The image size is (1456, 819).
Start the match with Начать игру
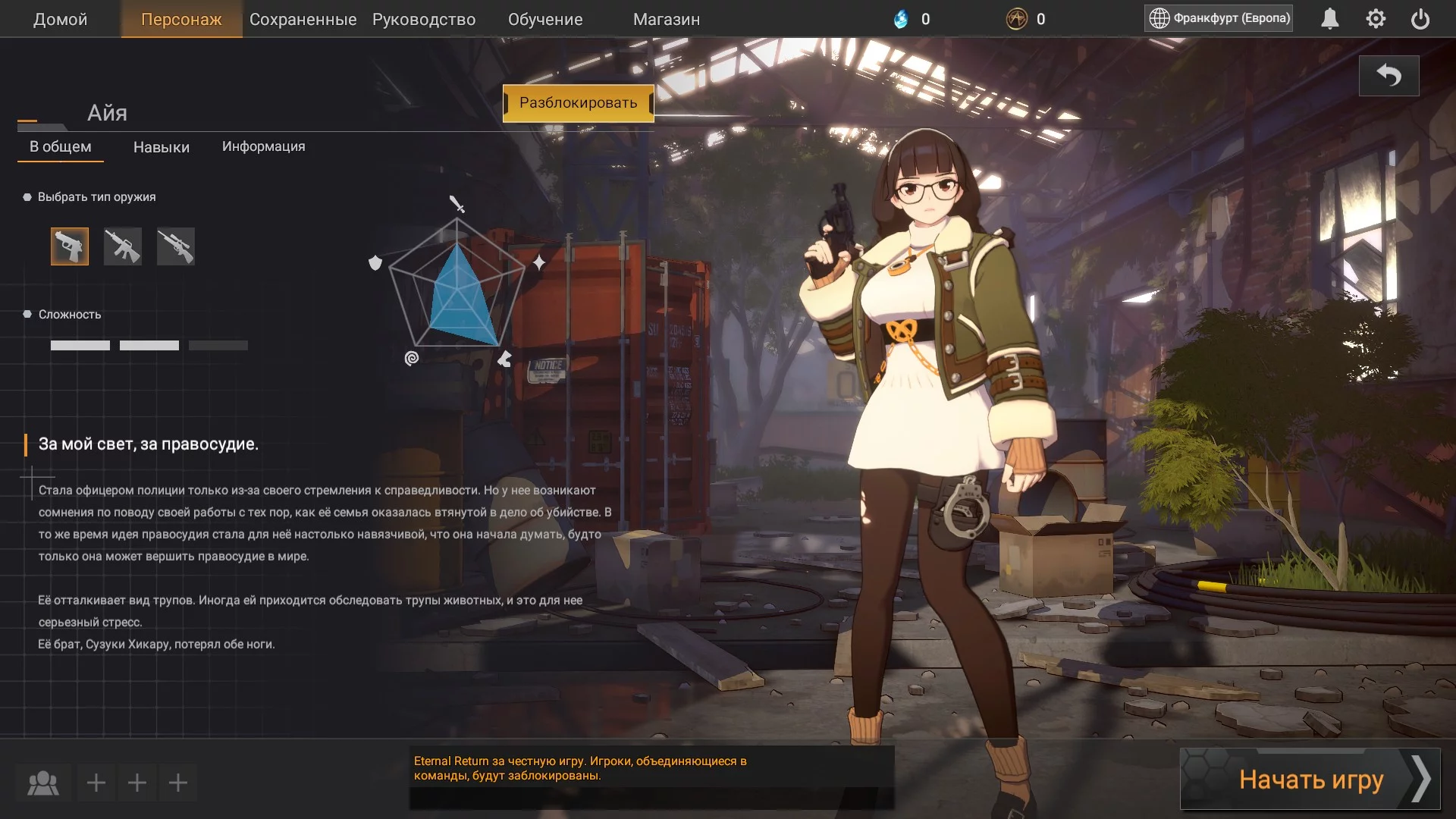point(1310,780)
